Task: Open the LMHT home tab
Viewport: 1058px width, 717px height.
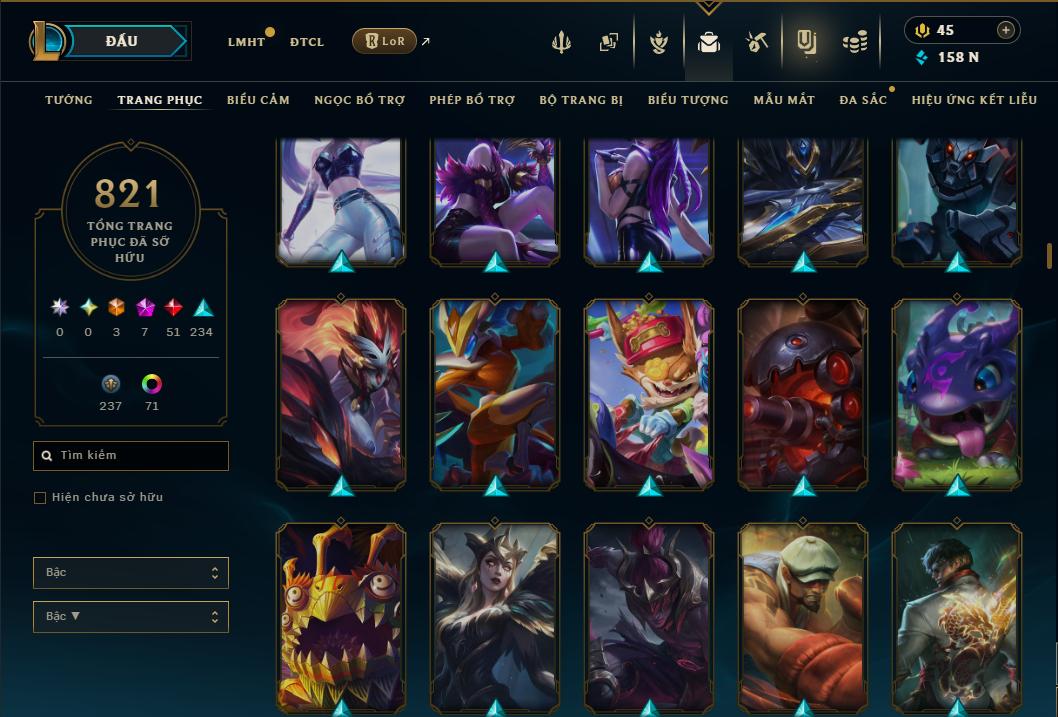Action: [x=246, y=42]
